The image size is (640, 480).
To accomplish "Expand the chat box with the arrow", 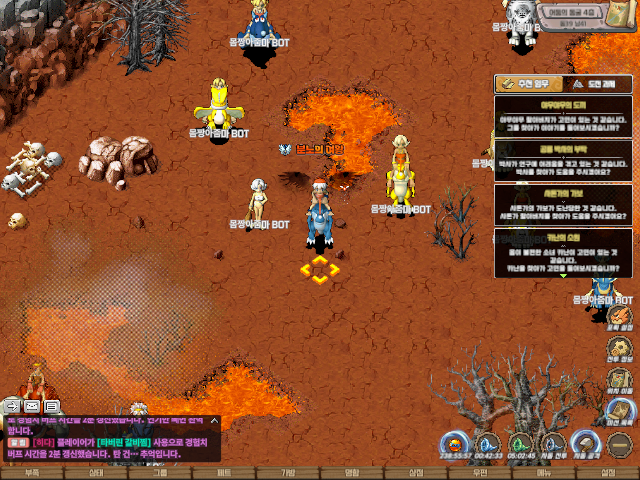I will (214, 422).
